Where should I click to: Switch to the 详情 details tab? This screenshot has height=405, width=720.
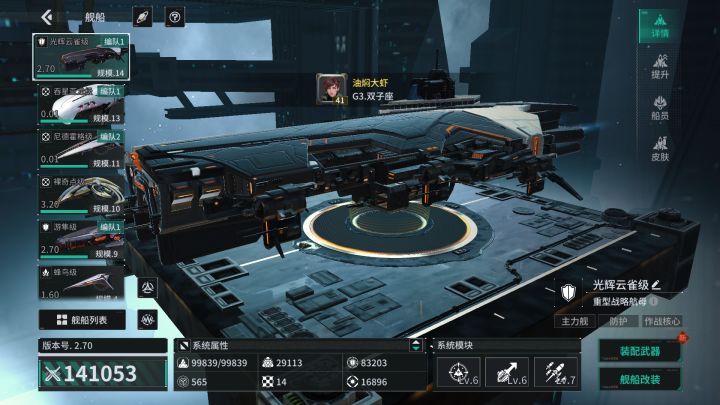(660, 26)
